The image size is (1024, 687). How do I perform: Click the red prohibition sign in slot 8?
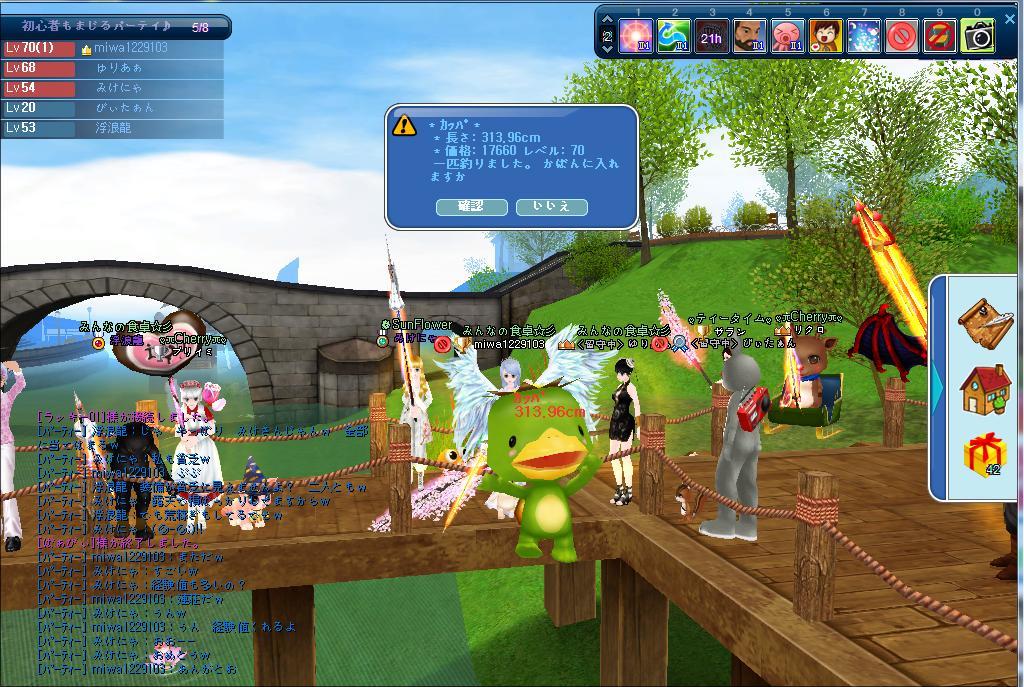click(901, 37)
